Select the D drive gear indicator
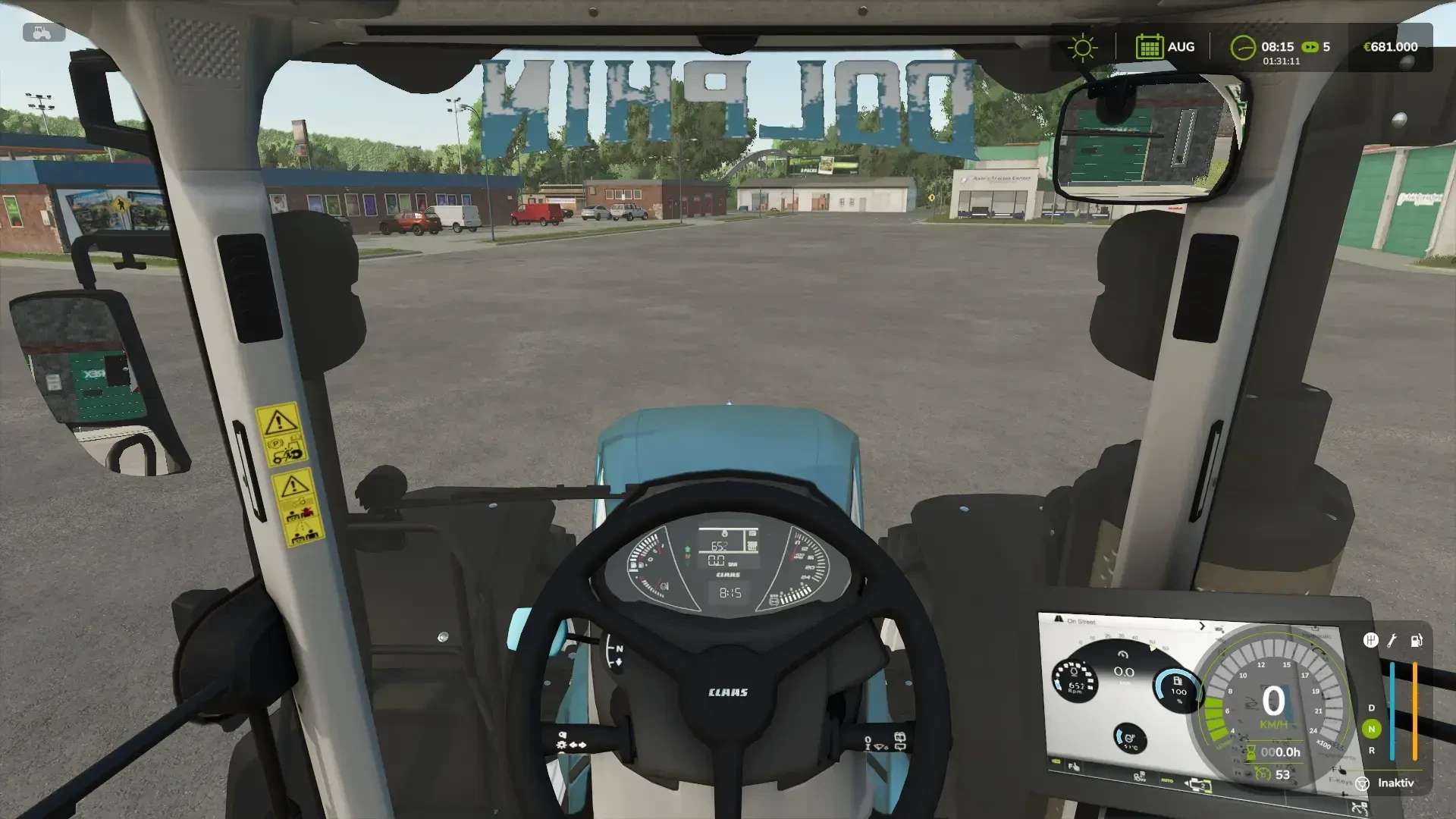 (1371, 708)
